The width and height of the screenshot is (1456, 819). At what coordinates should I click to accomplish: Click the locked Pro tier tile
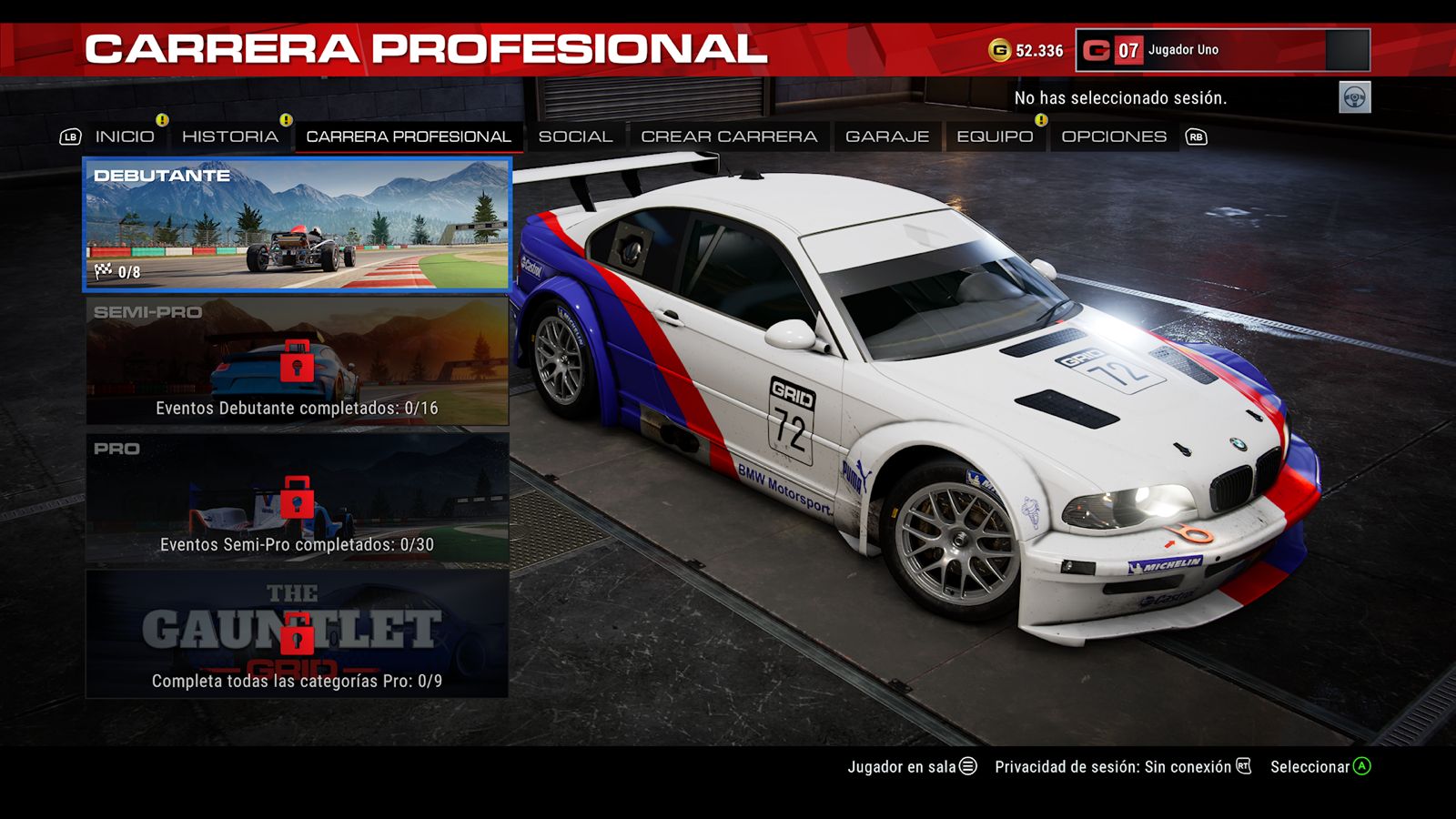(x=297, y=498)
